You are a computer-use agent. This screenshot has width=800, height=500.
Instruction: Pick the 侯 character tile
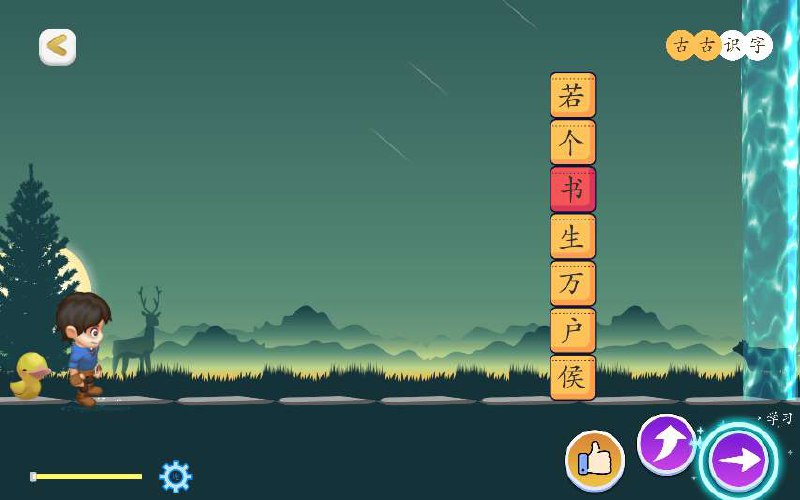coord(572,378)
